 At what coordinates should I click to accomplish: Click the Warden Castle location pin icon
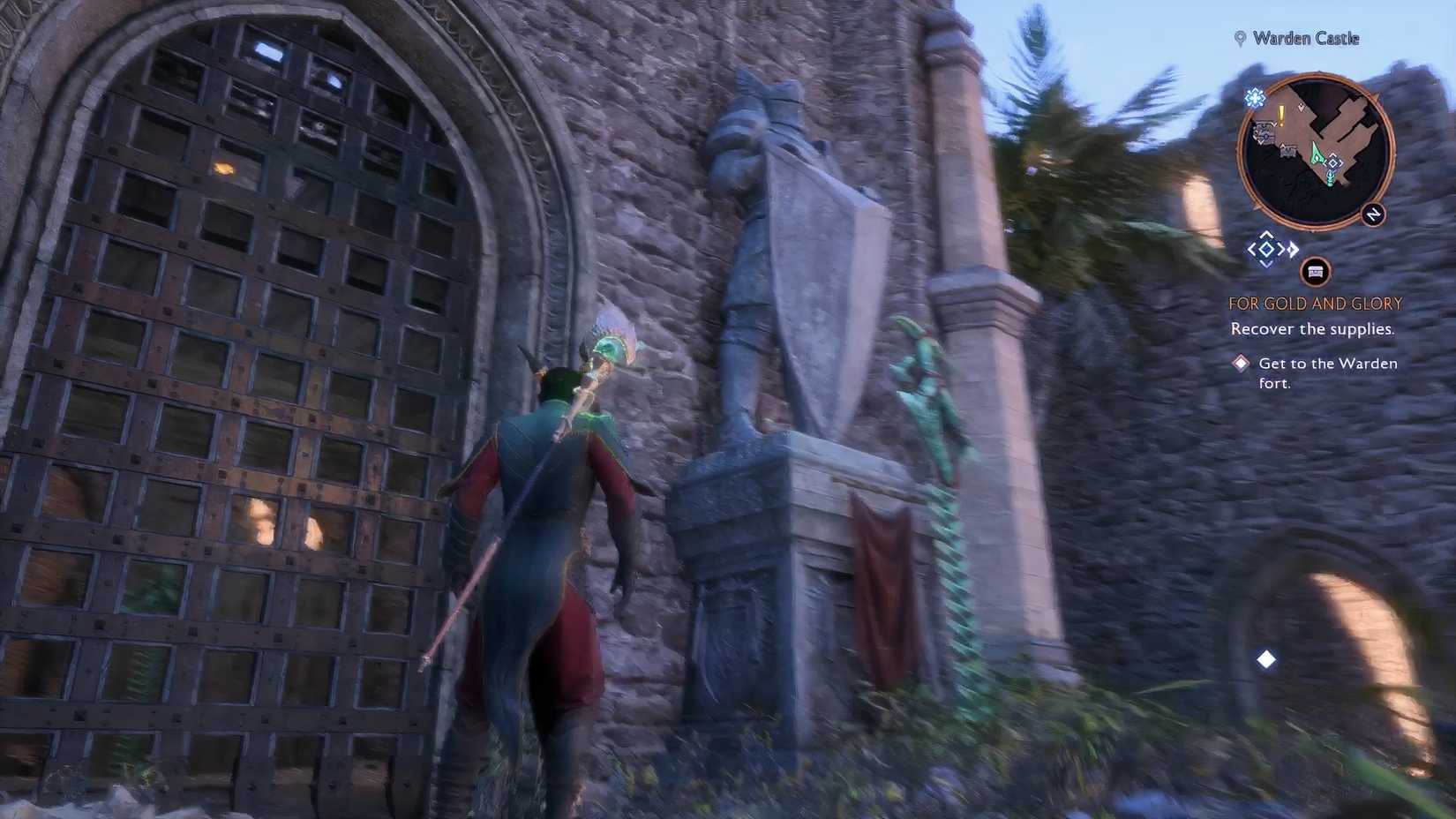coord(1240,39)
